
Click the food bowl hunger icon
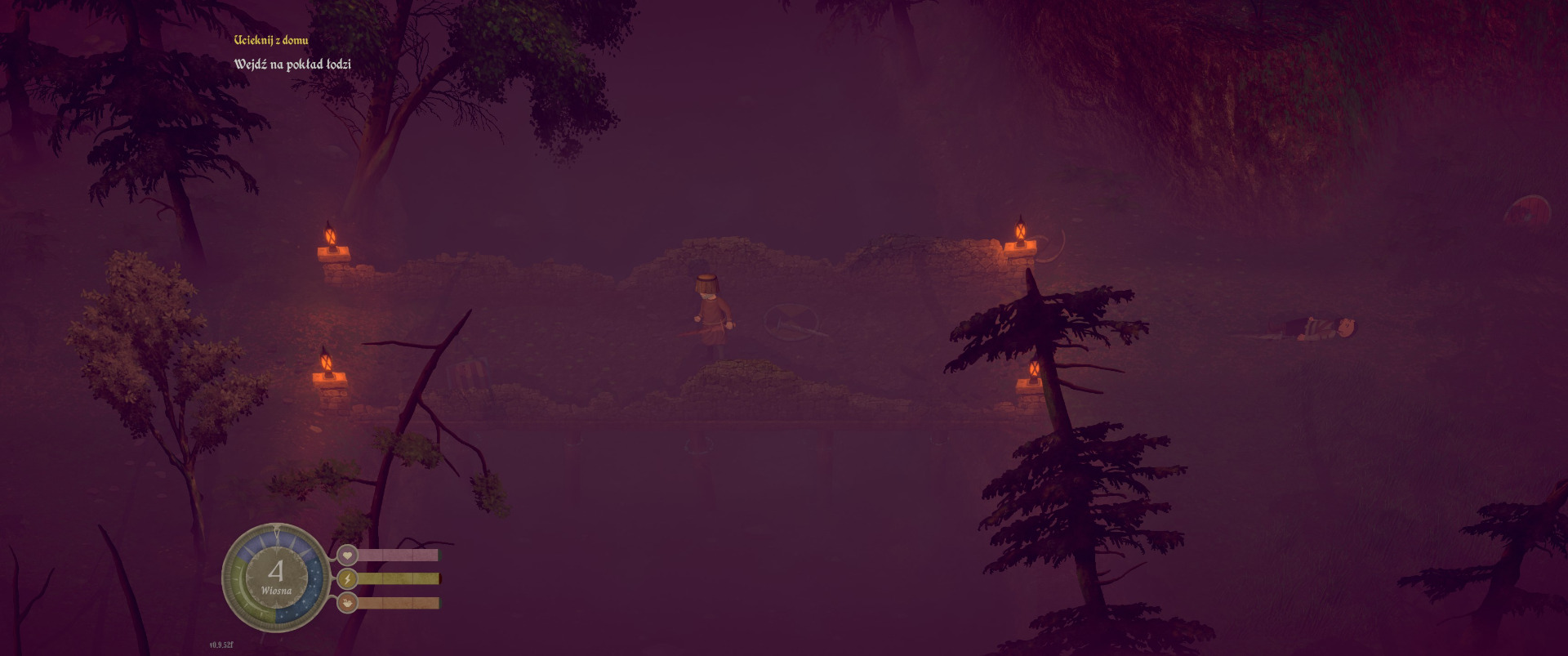(x=347, y=603)
